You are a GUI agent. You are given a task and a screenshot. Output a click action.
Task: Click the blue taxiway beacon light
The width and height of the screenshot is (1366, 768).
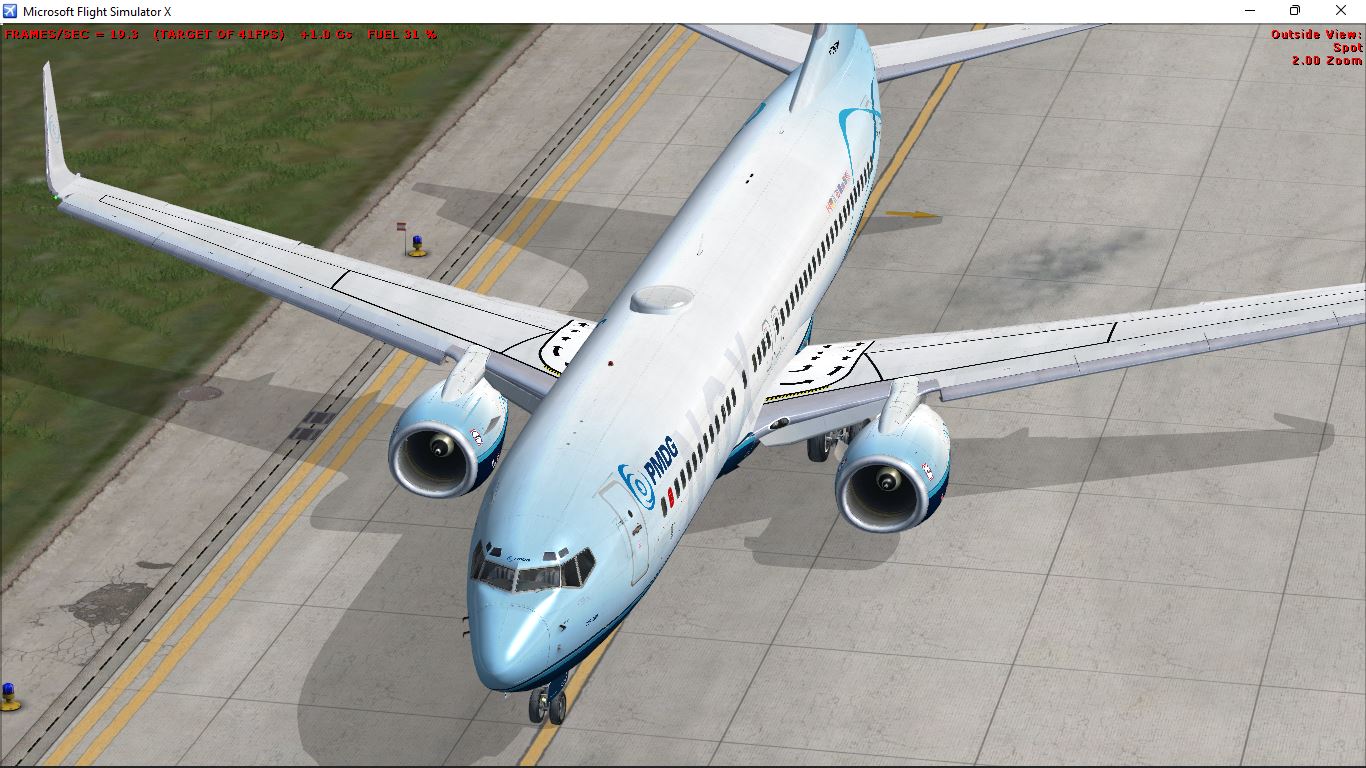click(415, 238)
